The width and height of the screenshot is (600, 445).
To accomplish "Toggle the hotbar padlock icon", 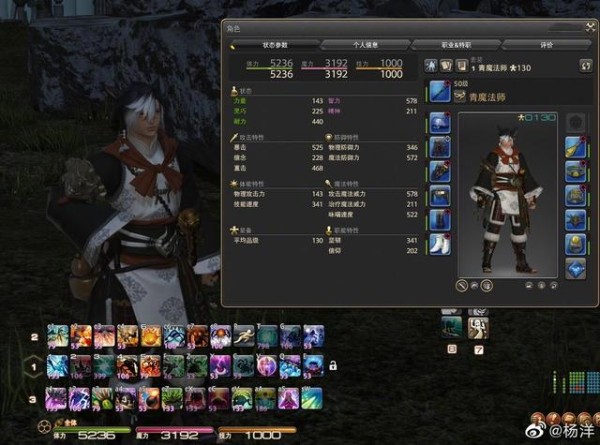I will click(x=332, y=366).
